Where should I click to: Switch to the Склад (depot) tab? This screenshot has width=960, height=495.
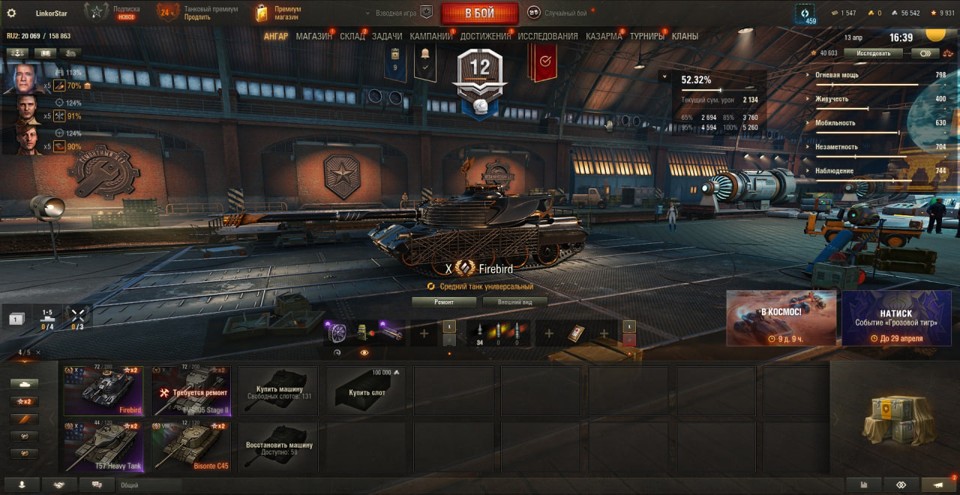[352, 36]
